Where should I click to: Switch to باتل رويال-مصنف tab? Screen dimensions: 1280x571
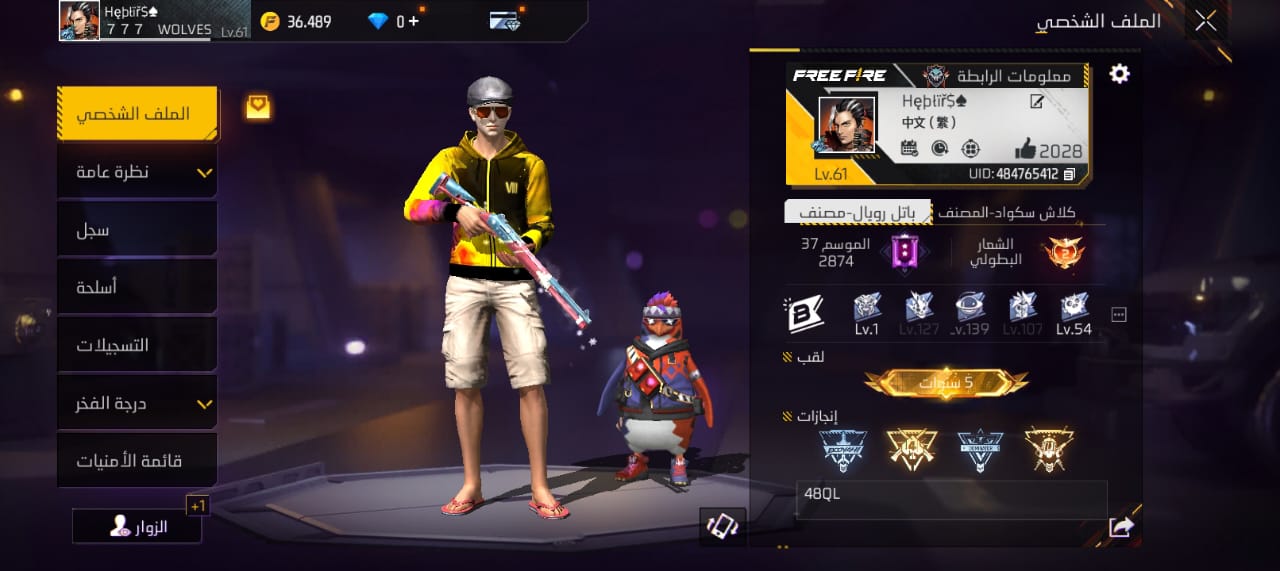click(x=858, y=212)
